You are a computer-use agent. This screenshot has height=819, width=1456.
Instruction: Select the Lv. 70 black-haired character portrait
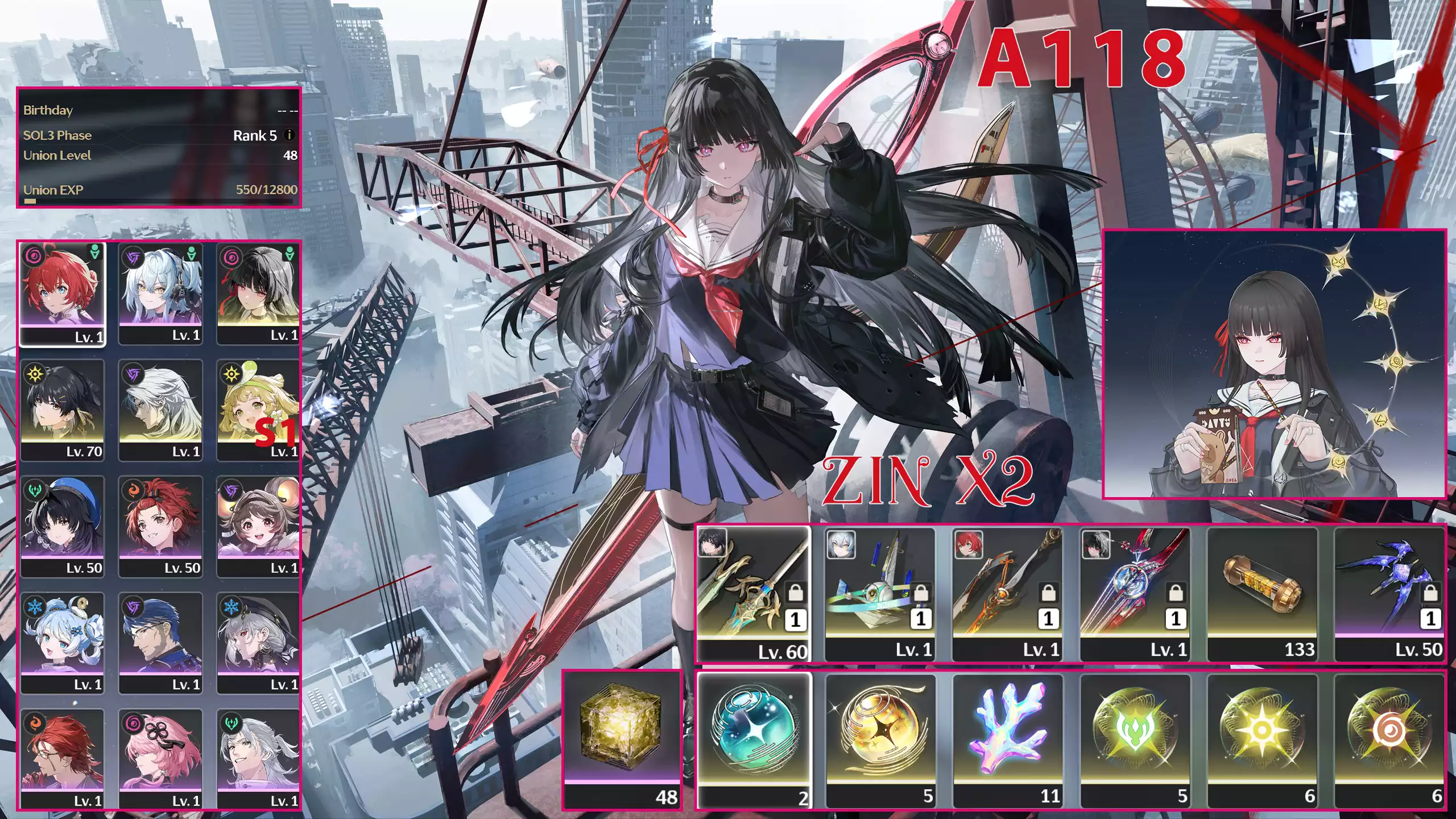(x=63, y=409)
